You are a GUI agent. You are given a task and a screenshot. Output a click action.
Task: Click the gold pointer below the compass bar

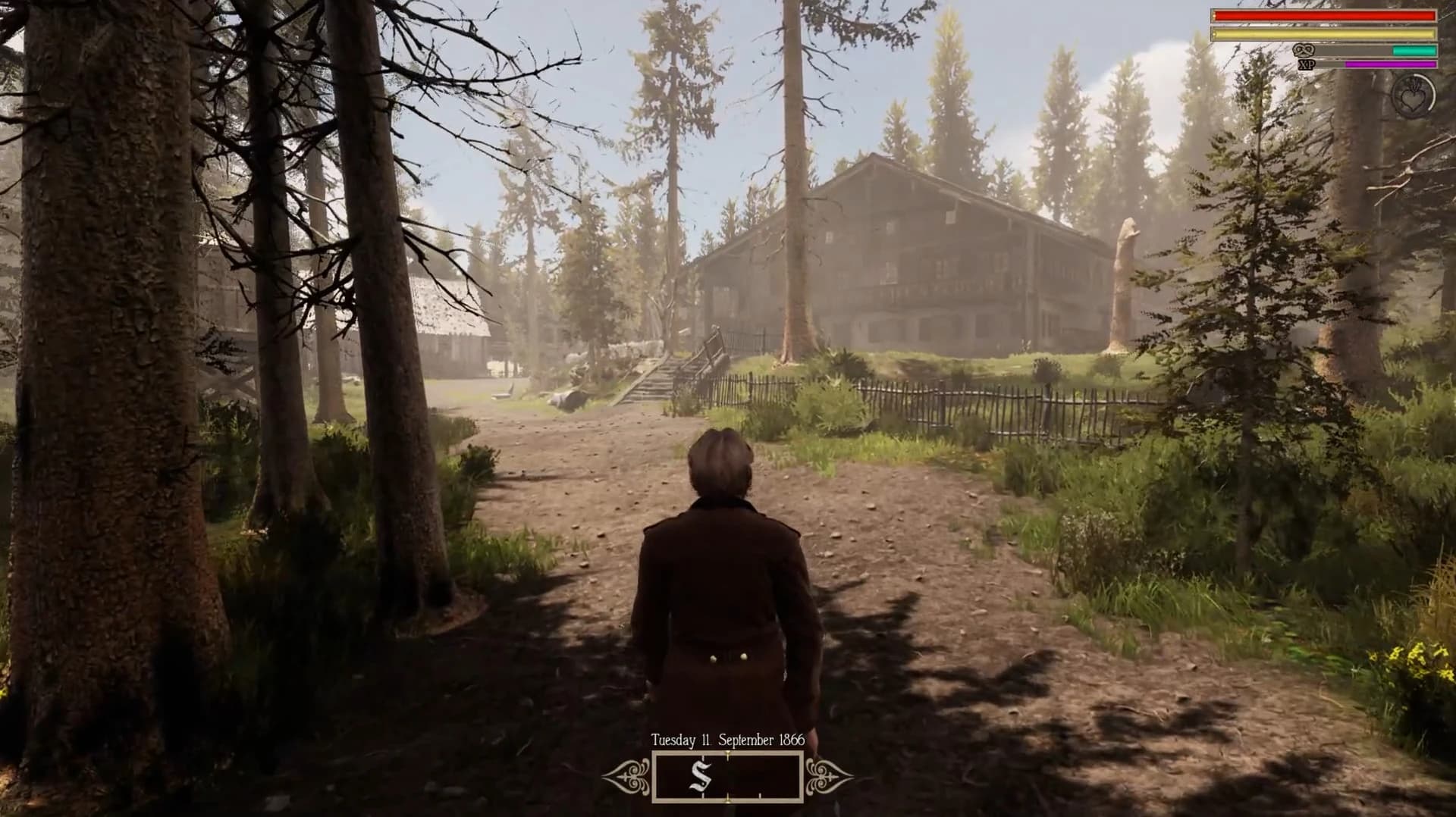(x=727, y=800)
